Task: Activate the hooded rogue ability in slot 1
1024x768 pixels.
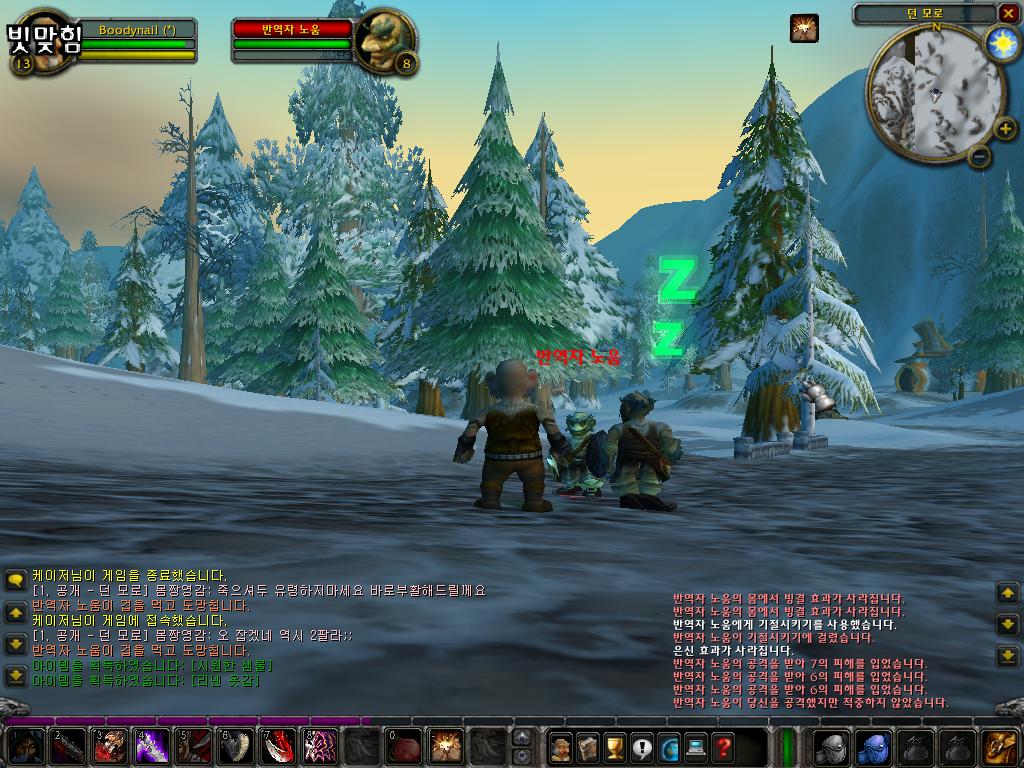Action: click(26, 747)
